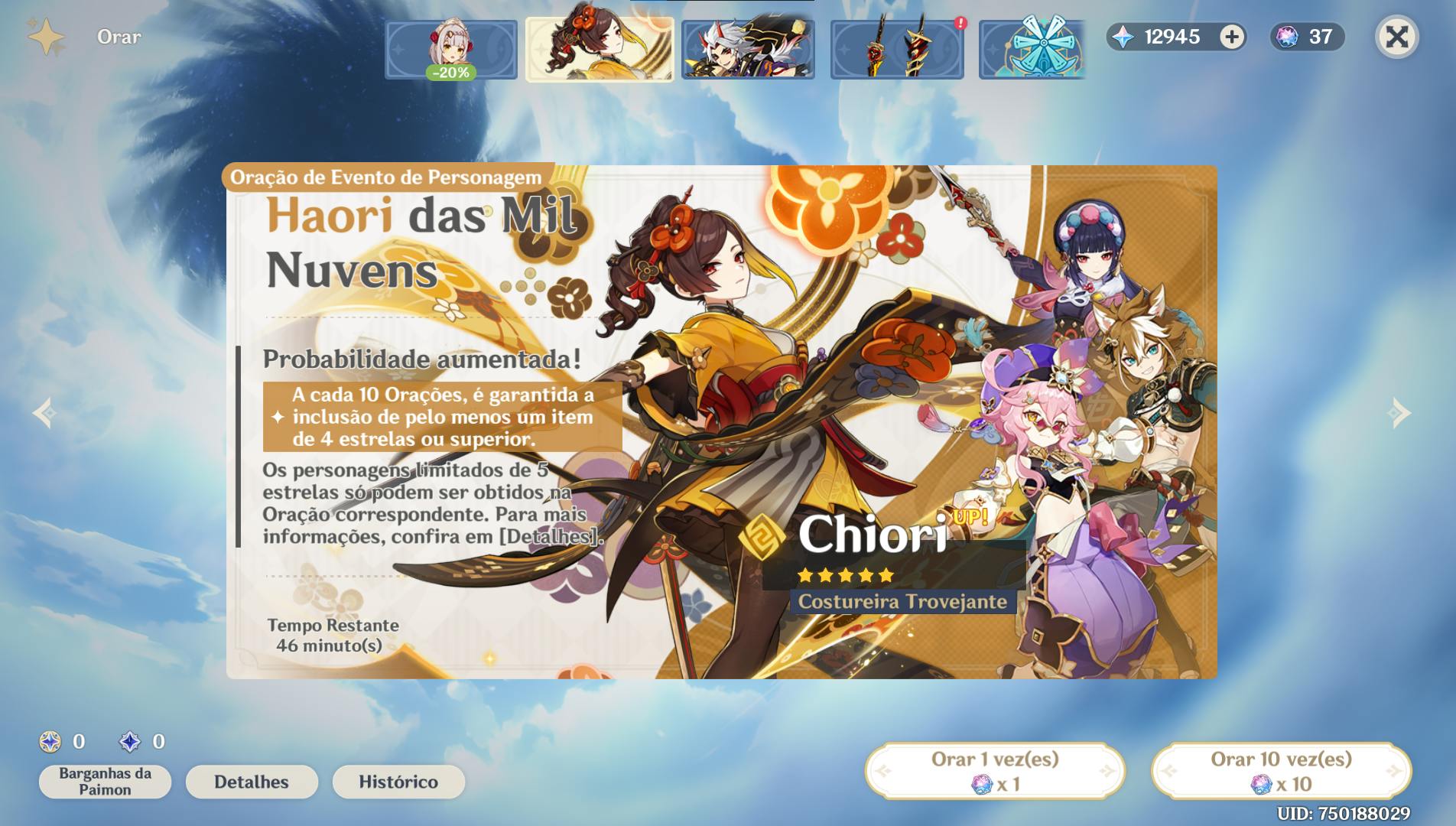Open Barganhas da Paimon shop
The image size is (1456, 826).
tap(105, 781)
